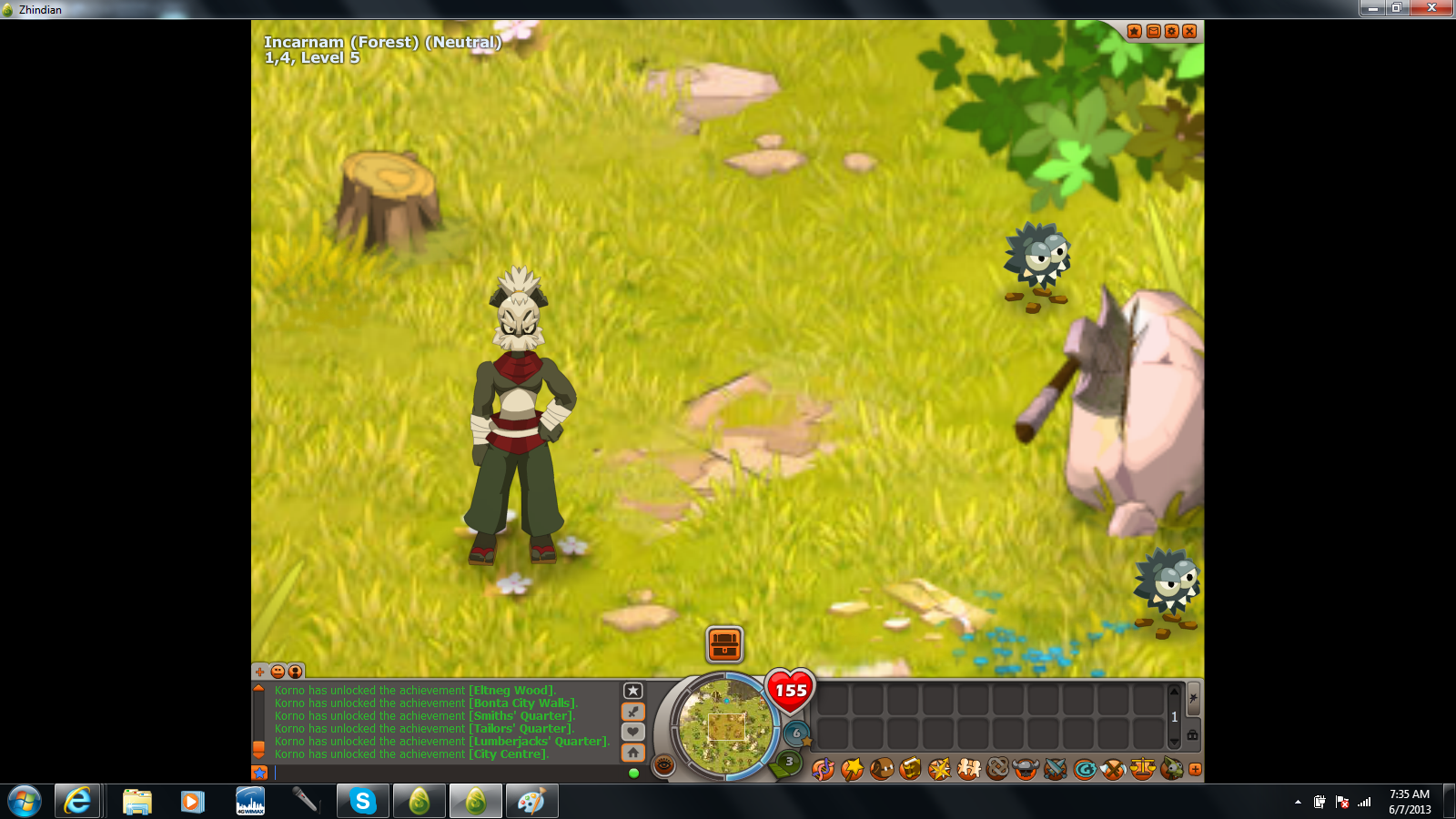The width and height of the screenshot is (1456, 819).
Task: Click the chat input field
Action: tap(446, 773)
